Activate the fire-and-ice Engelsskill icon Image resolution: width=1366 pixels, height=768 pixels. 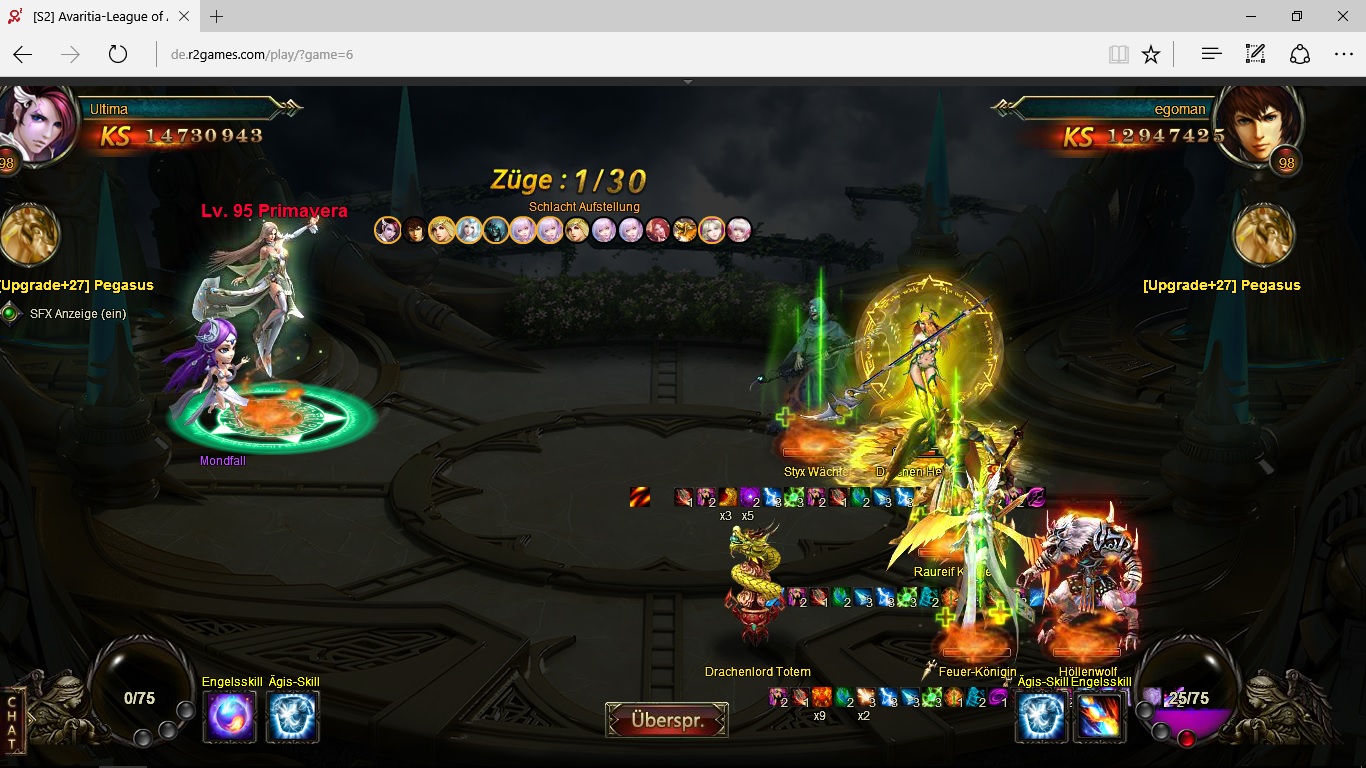pyautogui.click(x=1099, y=717)
